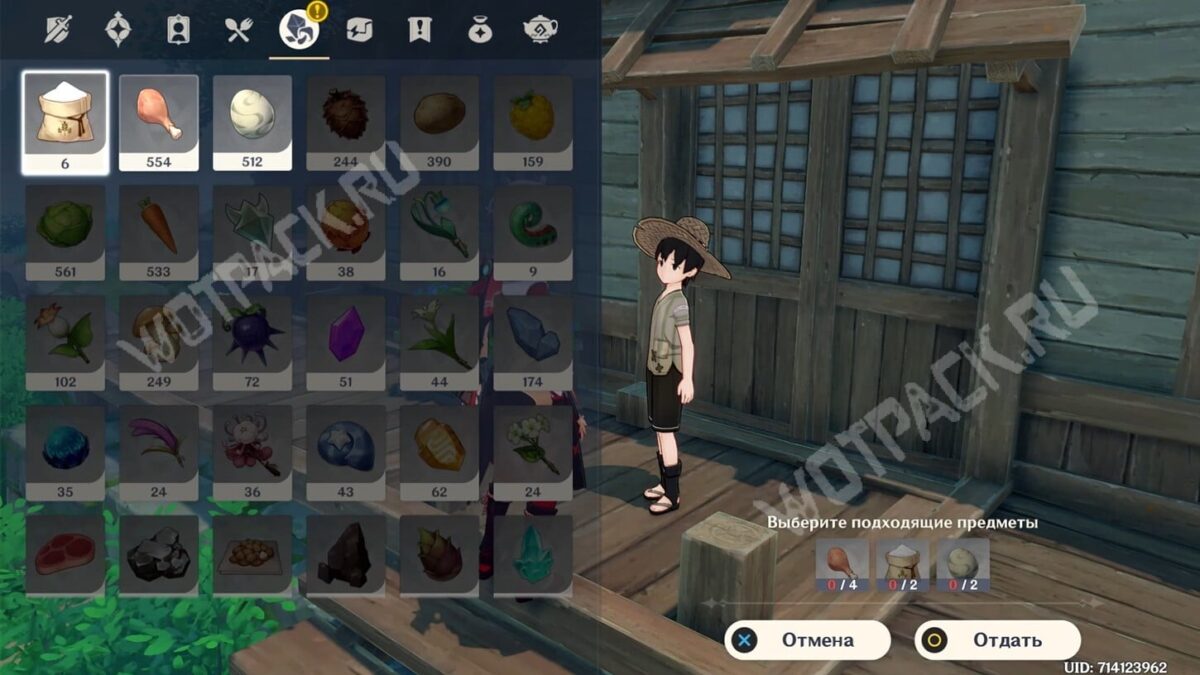
Task: Open the quest items exclamation tab
Action: pos(419,30)
